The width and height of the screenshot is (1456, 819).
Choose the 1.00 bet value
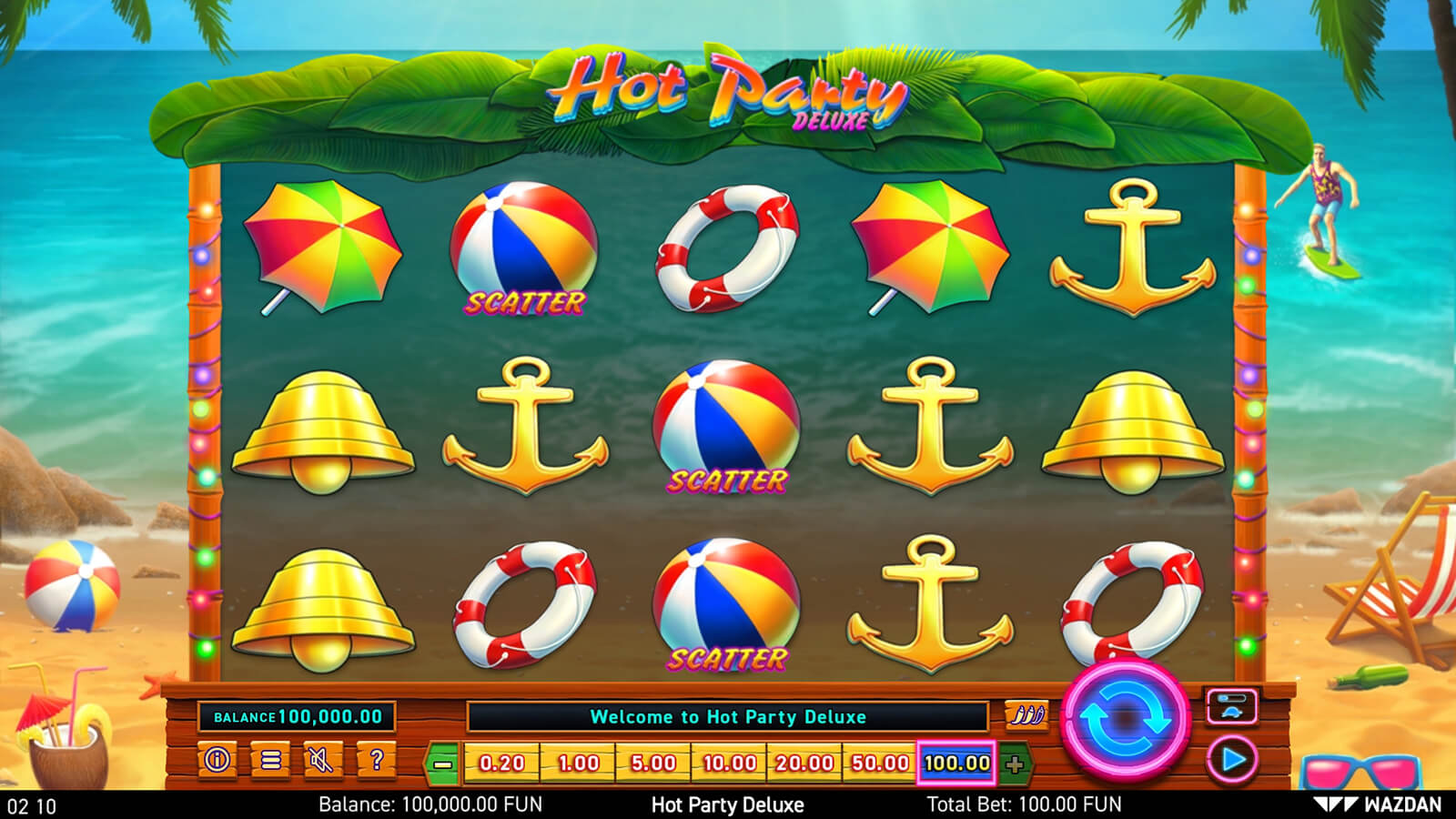[x=579, y=763]
